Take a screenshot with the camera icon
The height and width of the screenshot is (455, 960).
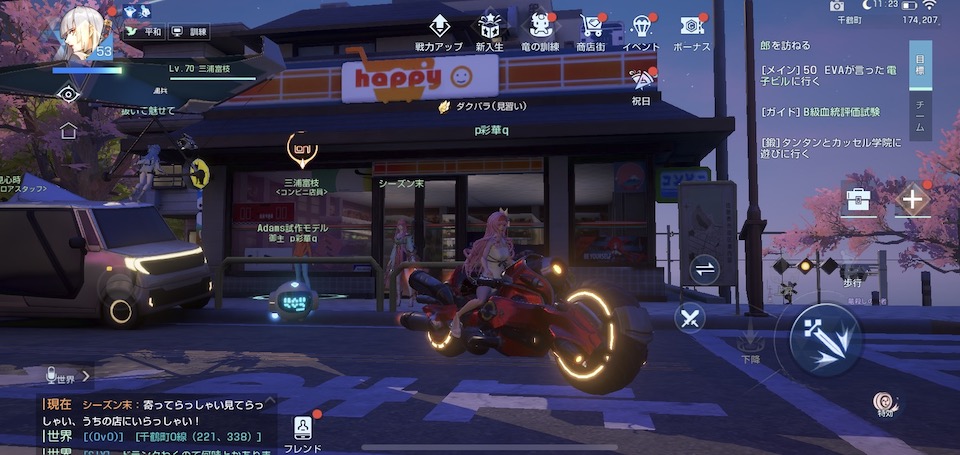coord(837,6)
